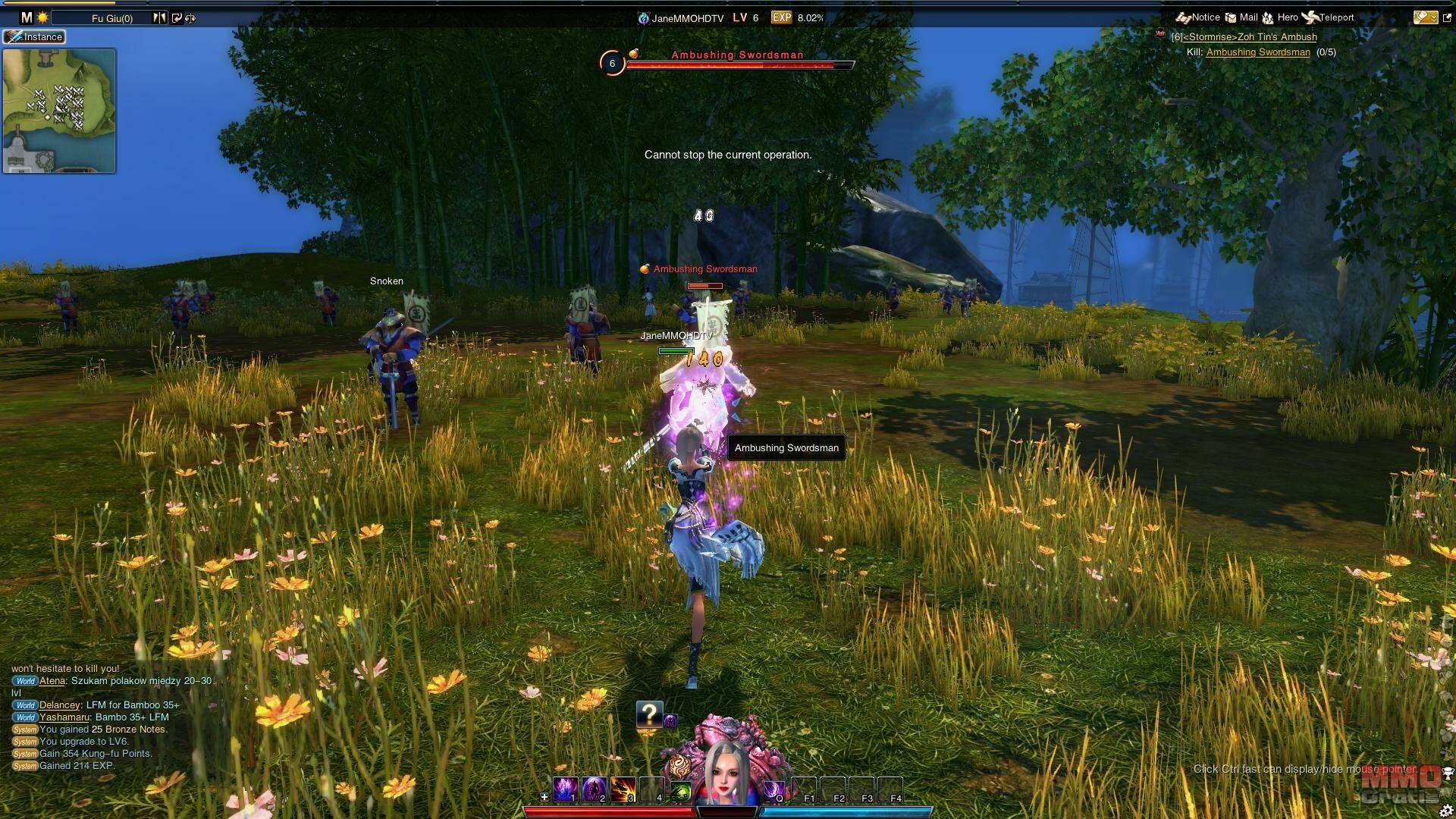
Task: Open the settings gear icon
Action: pos(1445,811)
